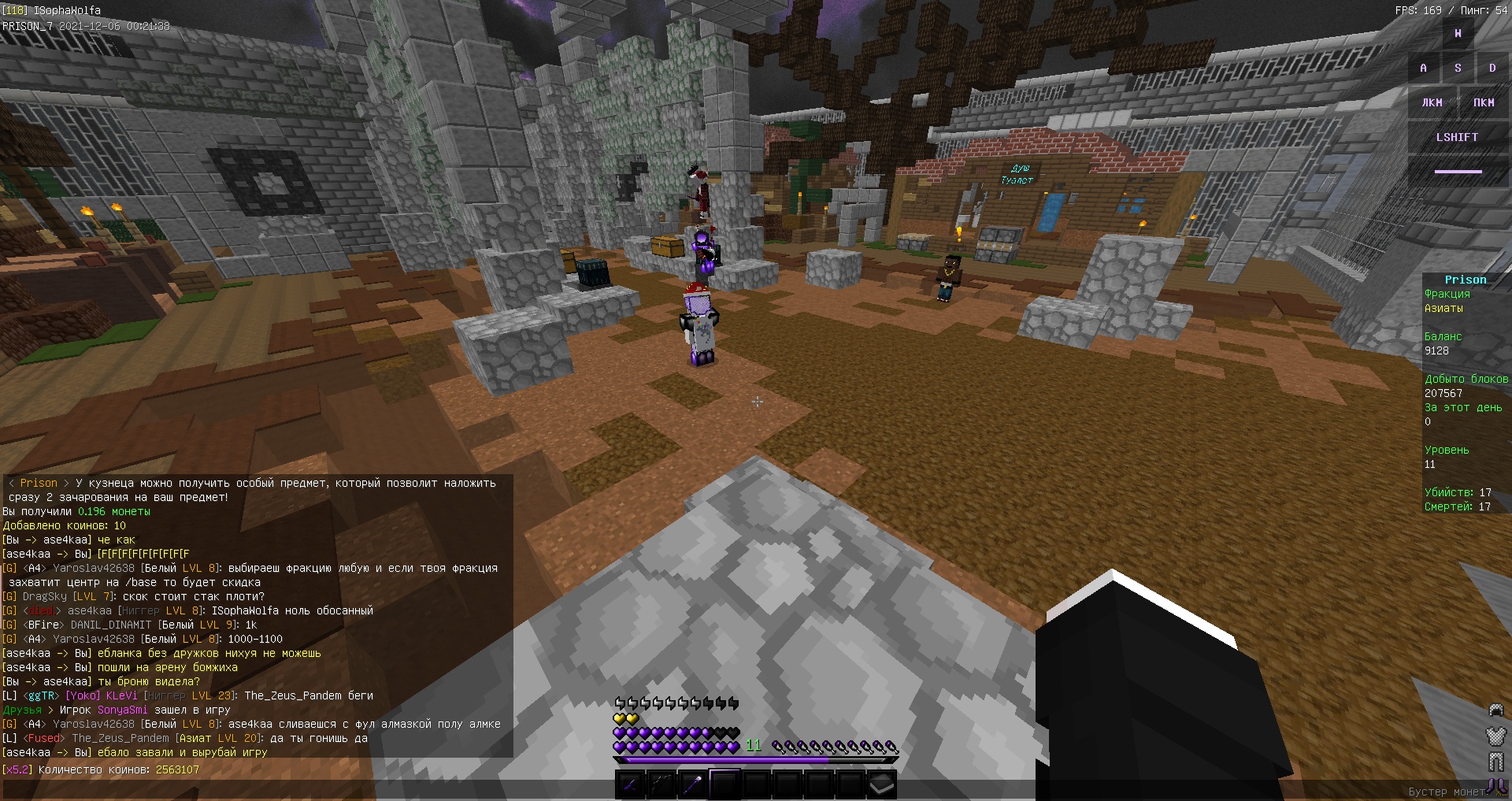This screenshot has width=1512, height=801.
Task: Click the highlighted empty hotbar slot
Action: pos(724,784)
